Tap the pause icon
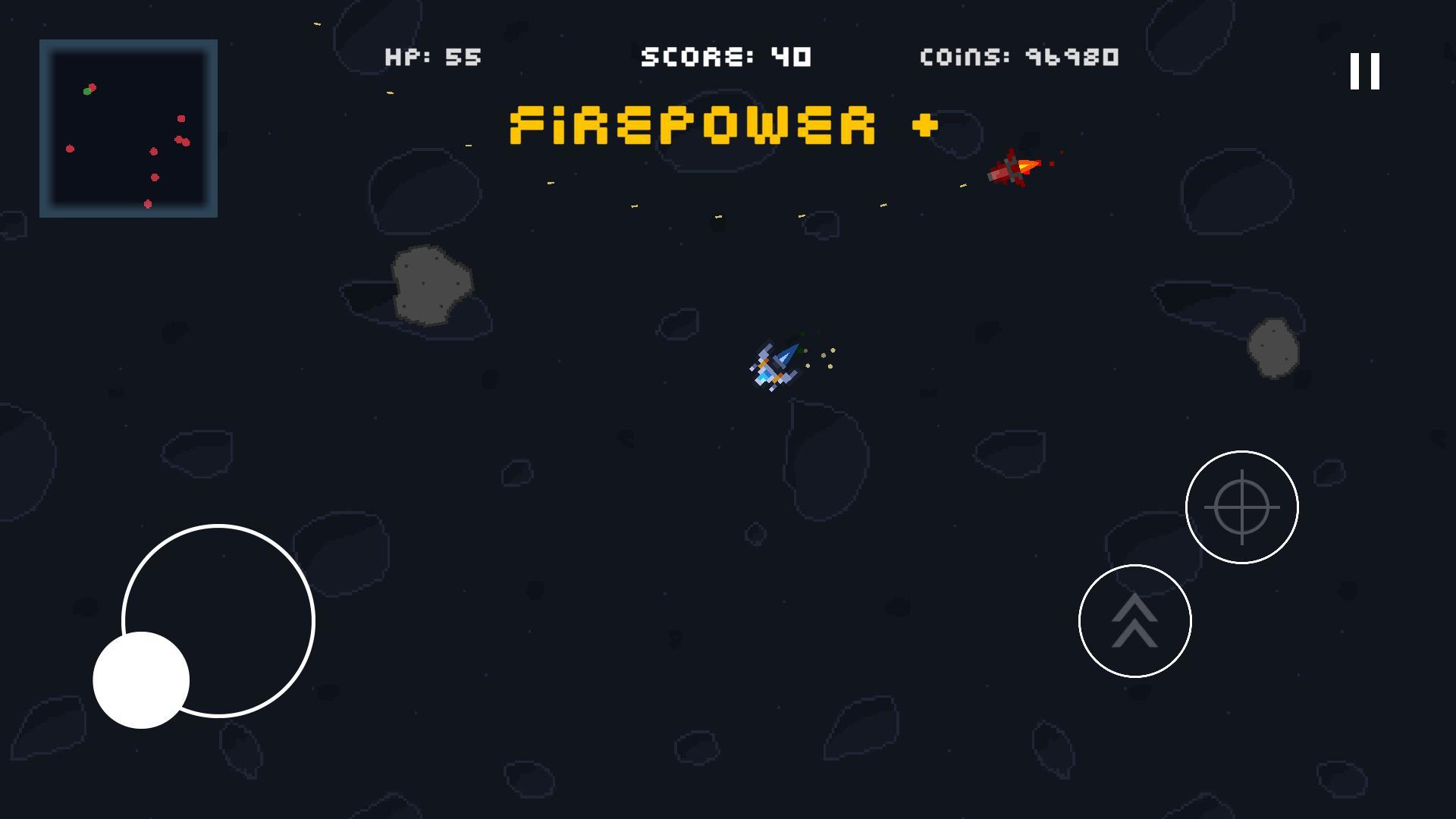Viewport: 1456px width, 819px height. (1363, 71)
